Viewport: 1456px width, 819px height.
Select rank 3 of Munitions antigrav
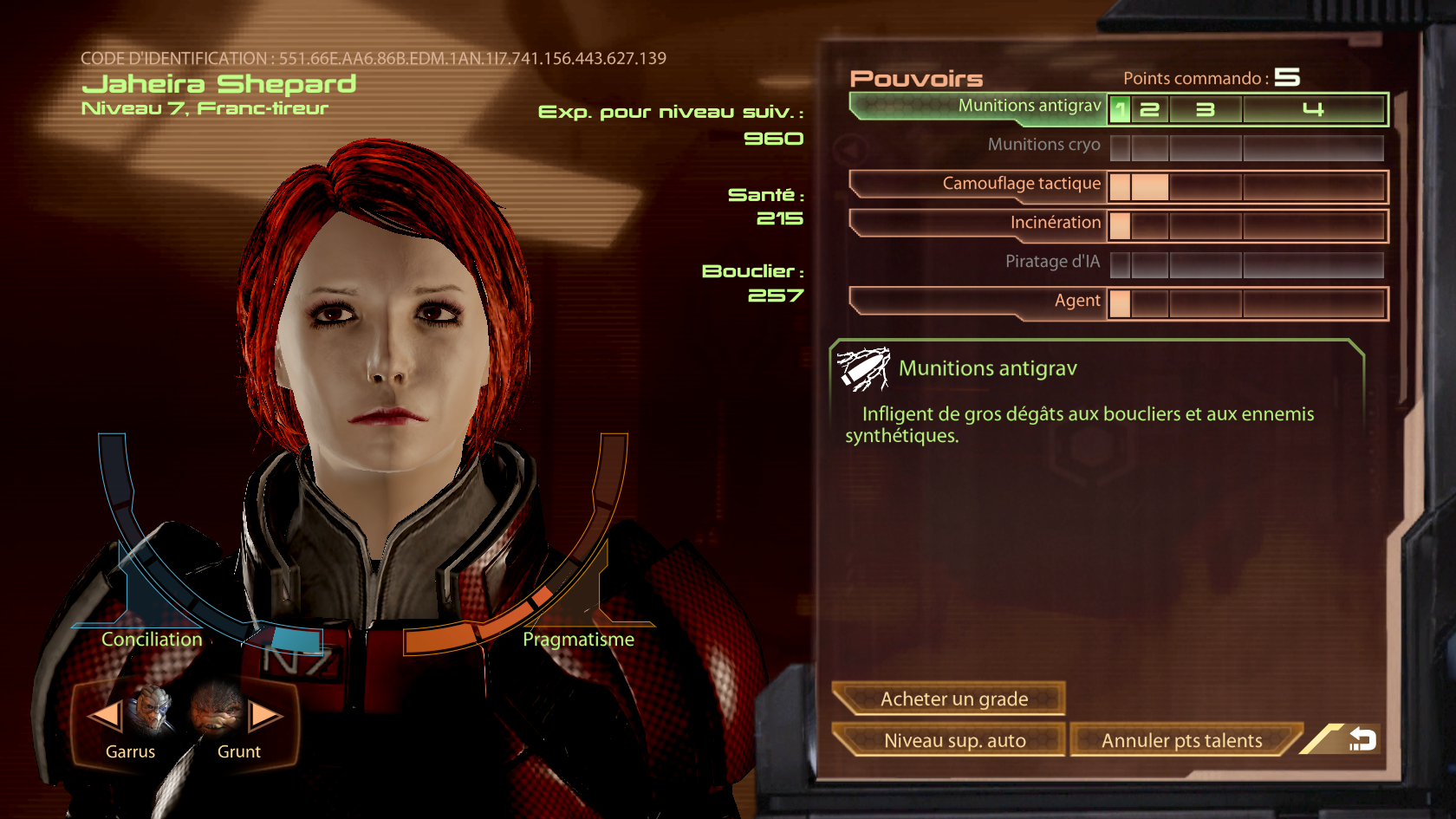coord(1205,110)
